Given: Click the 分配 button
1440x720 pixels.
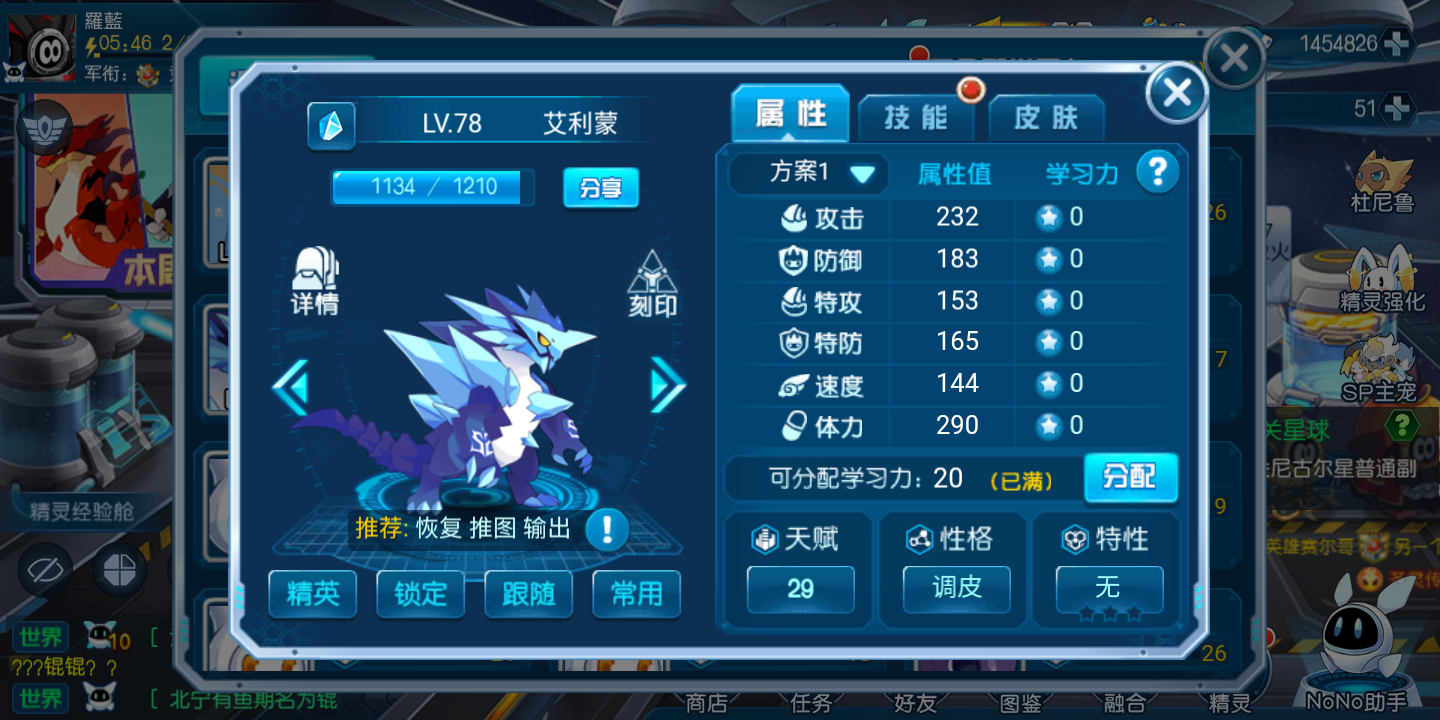Looking at the screenshot, I should tap(1130, 477).
